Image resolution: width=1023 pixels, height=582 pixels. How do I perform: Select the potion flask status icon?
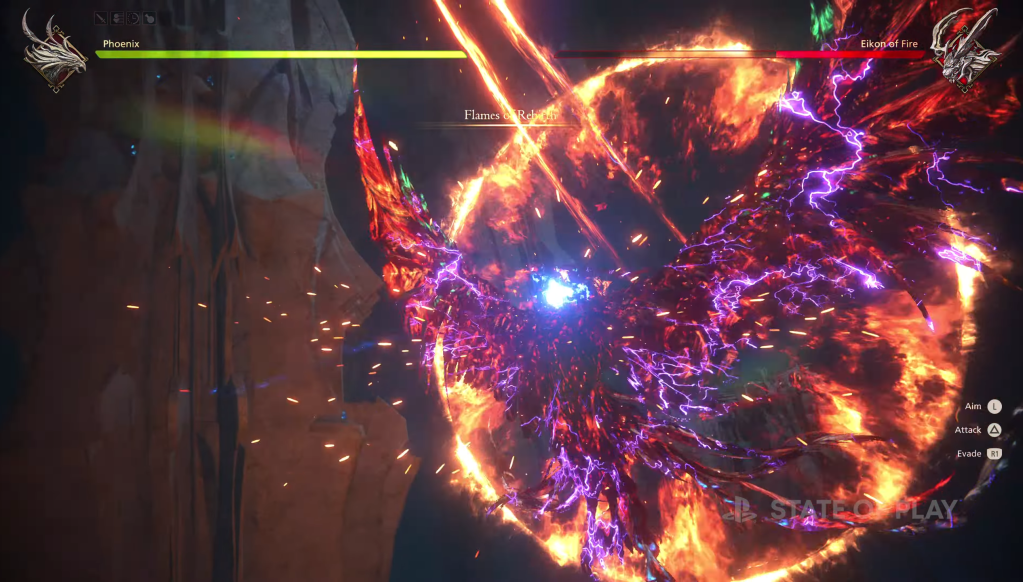coord(148,17)
